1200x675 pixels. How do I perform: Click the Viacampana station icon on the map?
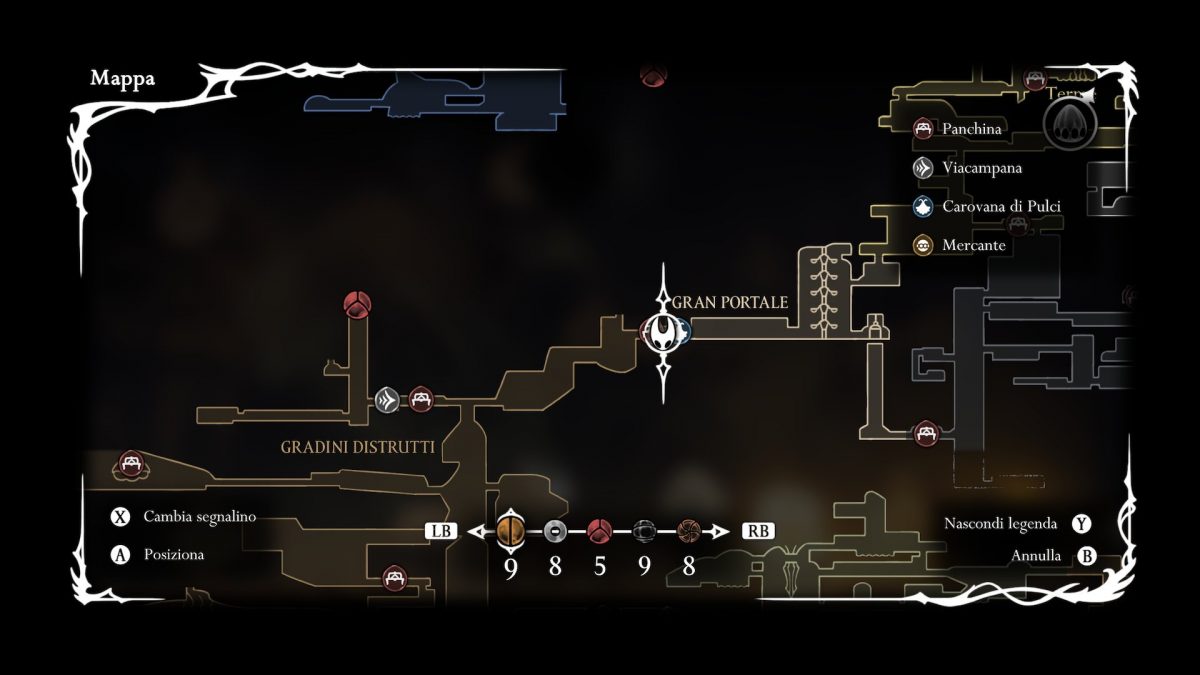388,400
